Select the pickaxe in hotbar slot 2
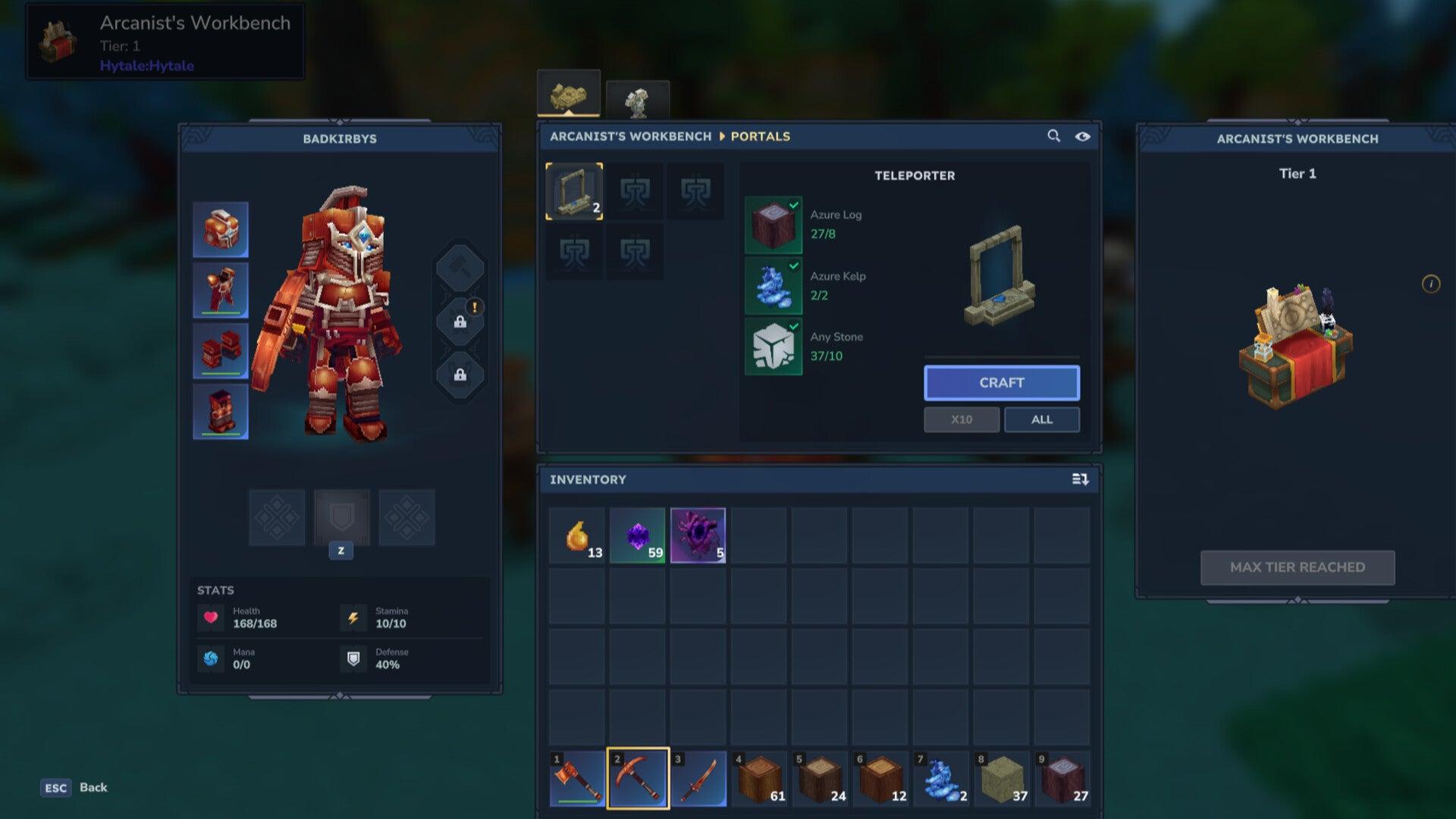Screen dimensions: 1456x819 pos(638,777)
